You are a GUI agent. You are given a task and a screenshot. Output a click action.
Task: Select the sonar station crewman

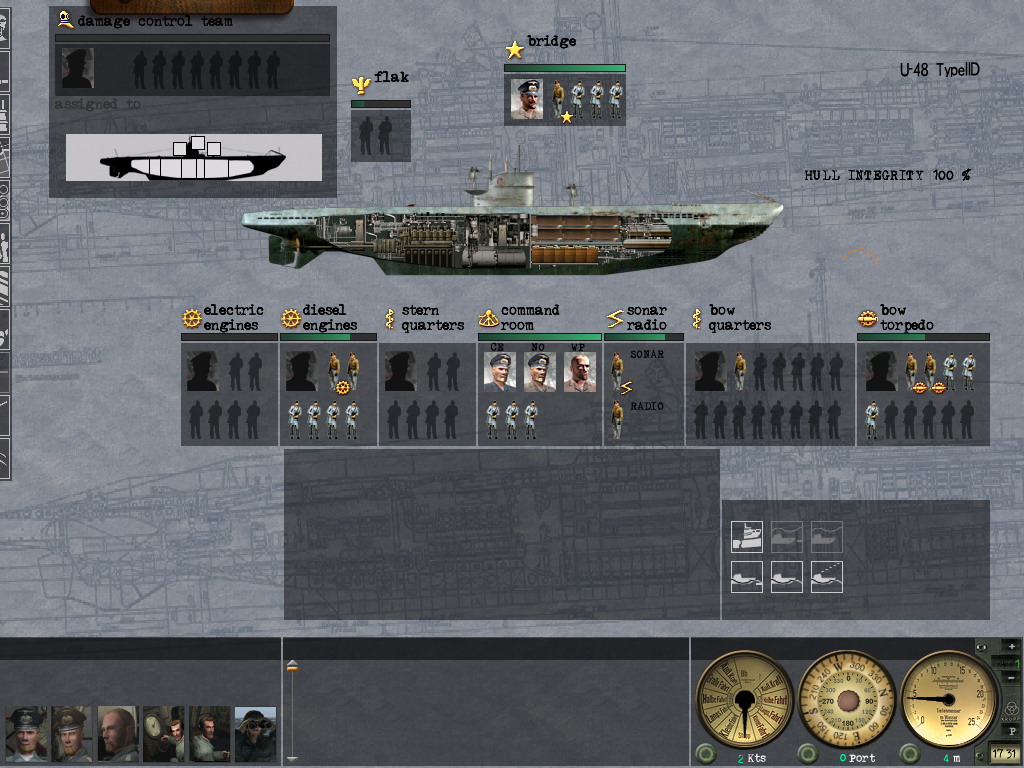617,371
